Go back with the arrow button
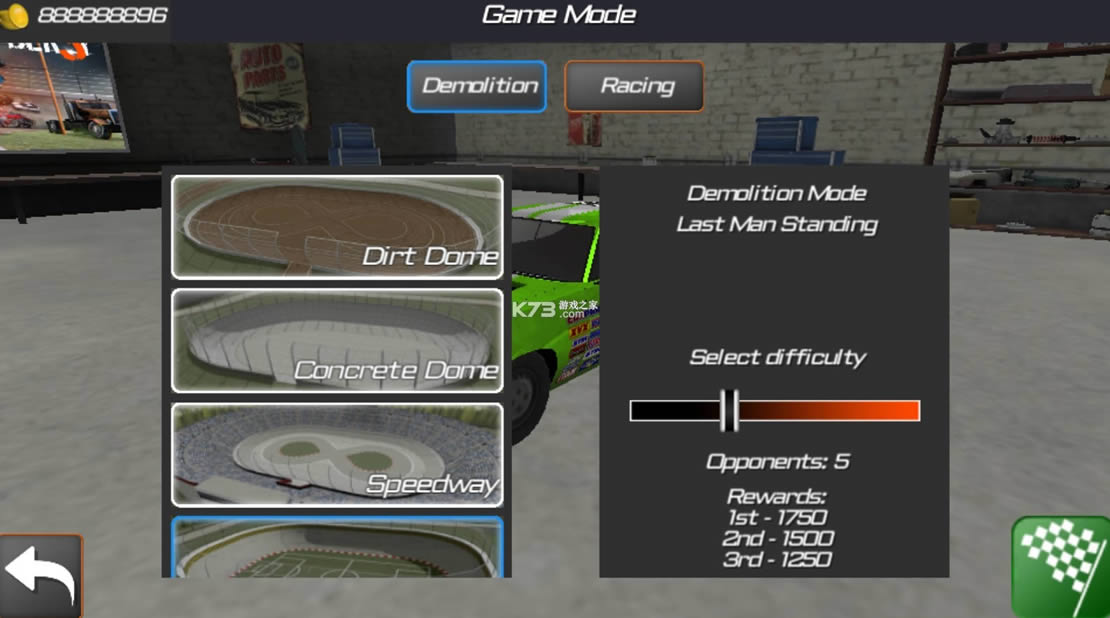The width and height of the screenshot is (1110, 618). coord(40,577)
